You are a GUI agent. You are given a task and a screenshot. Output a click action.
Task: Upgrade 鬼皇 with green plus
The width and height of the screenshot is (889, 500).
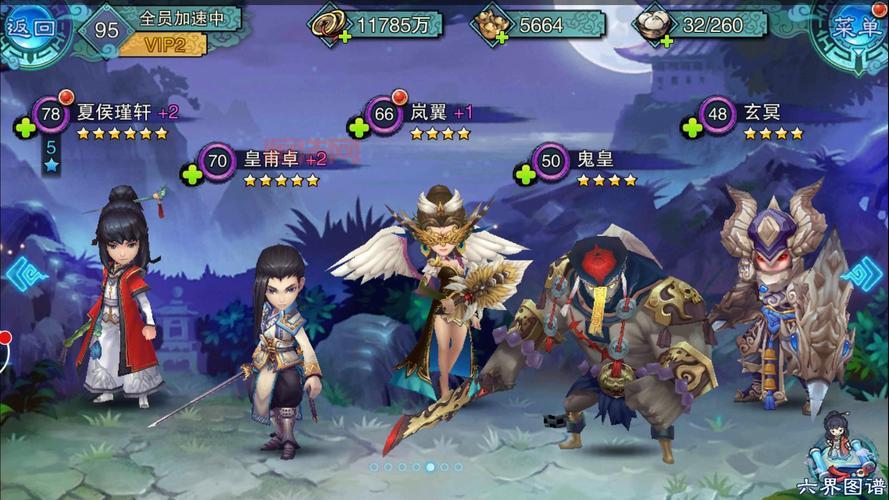522,174
